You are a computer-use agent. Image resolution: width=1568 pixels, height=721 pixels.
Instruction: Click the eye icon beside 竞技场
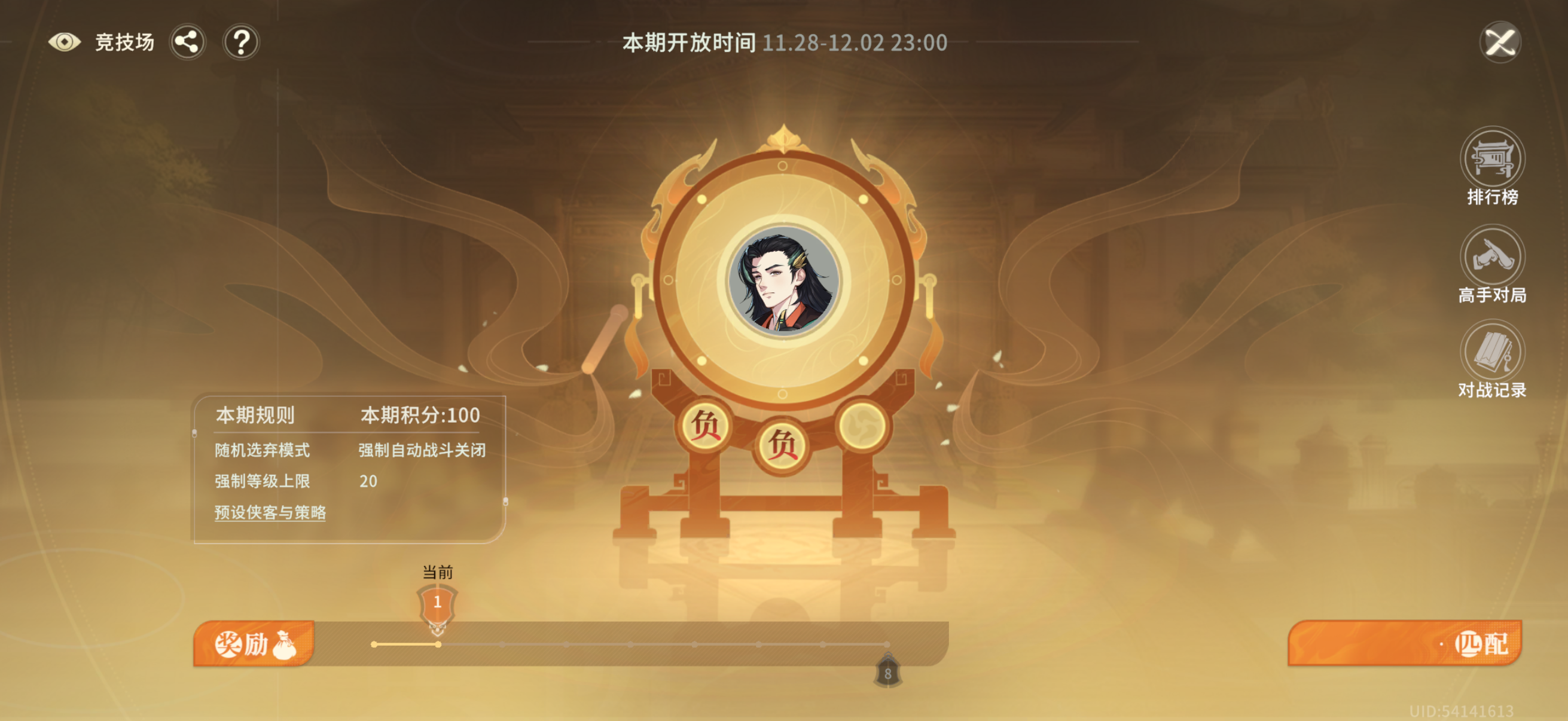[x=65, y=42]
